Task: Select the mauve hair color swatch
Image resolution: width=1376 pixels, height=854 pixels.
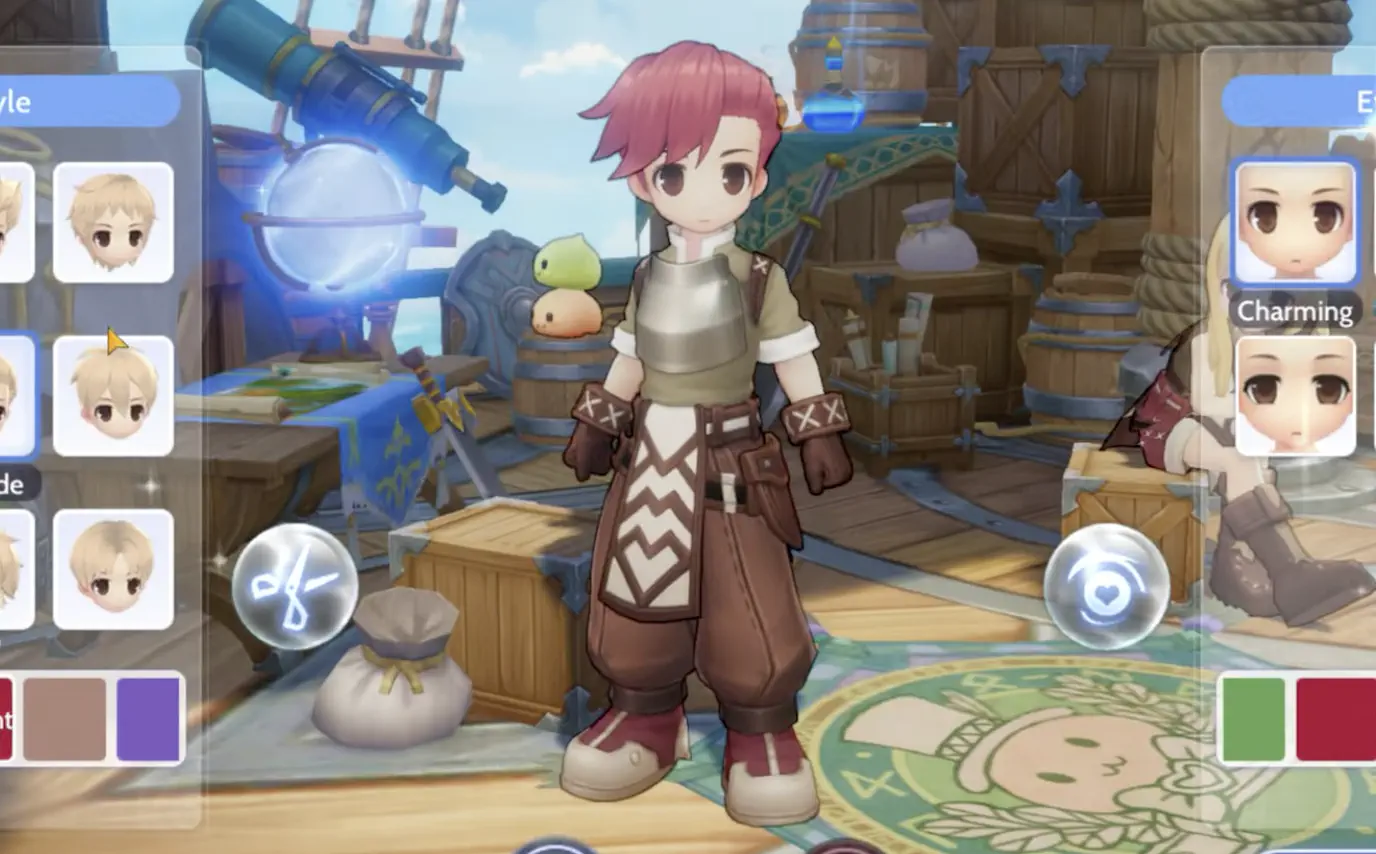Action: (x=62, y=719)
